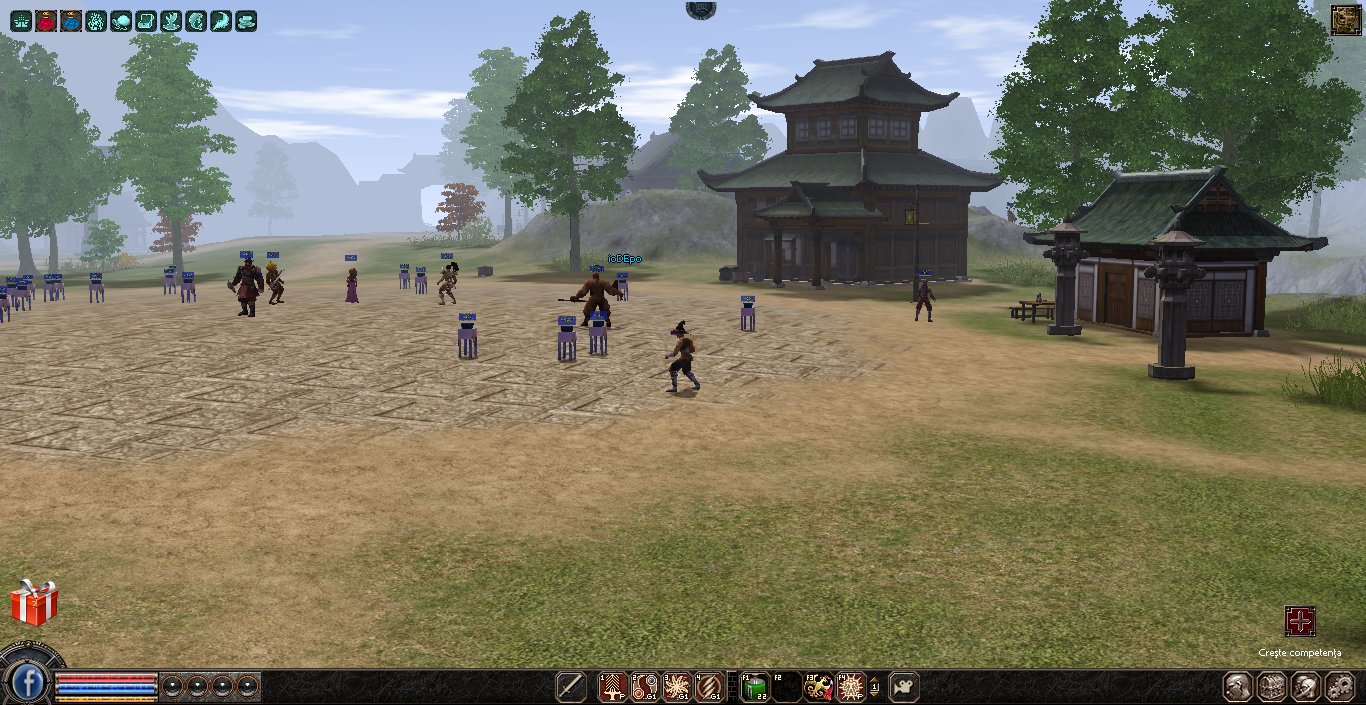
Task: Click the Facebook button
Action: point(30,684)
